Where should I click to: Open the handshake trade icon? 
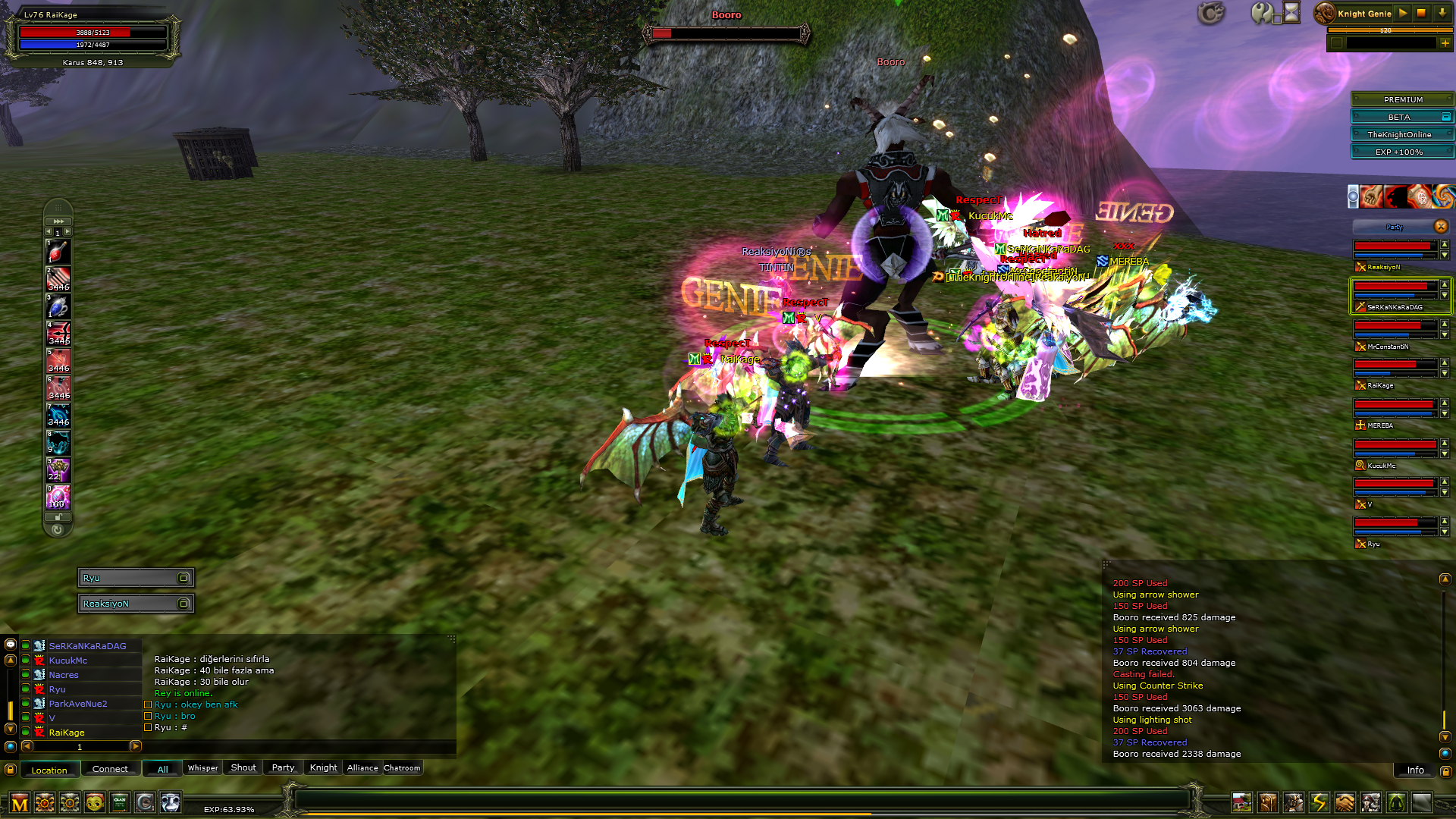click(x=1345, y=802)
